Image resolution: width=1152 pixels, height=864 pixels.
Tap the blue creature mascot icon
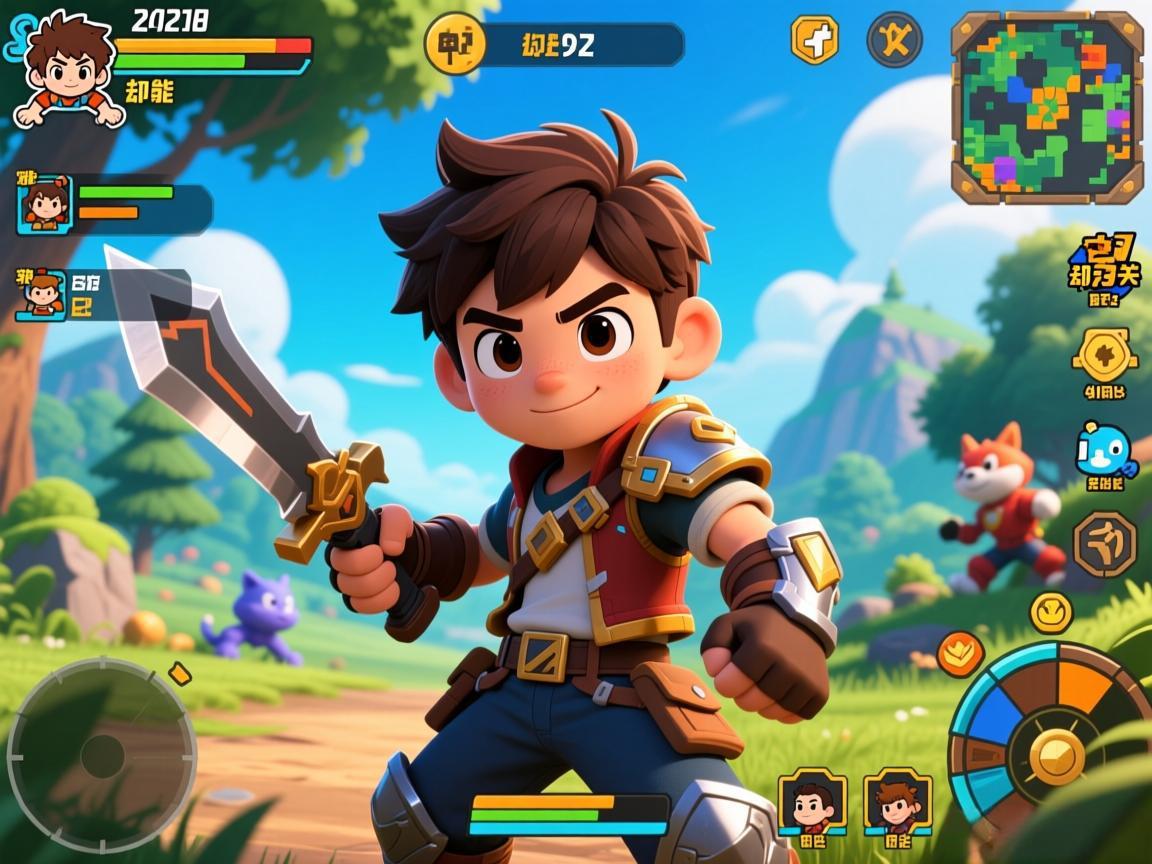point(1104,451)
